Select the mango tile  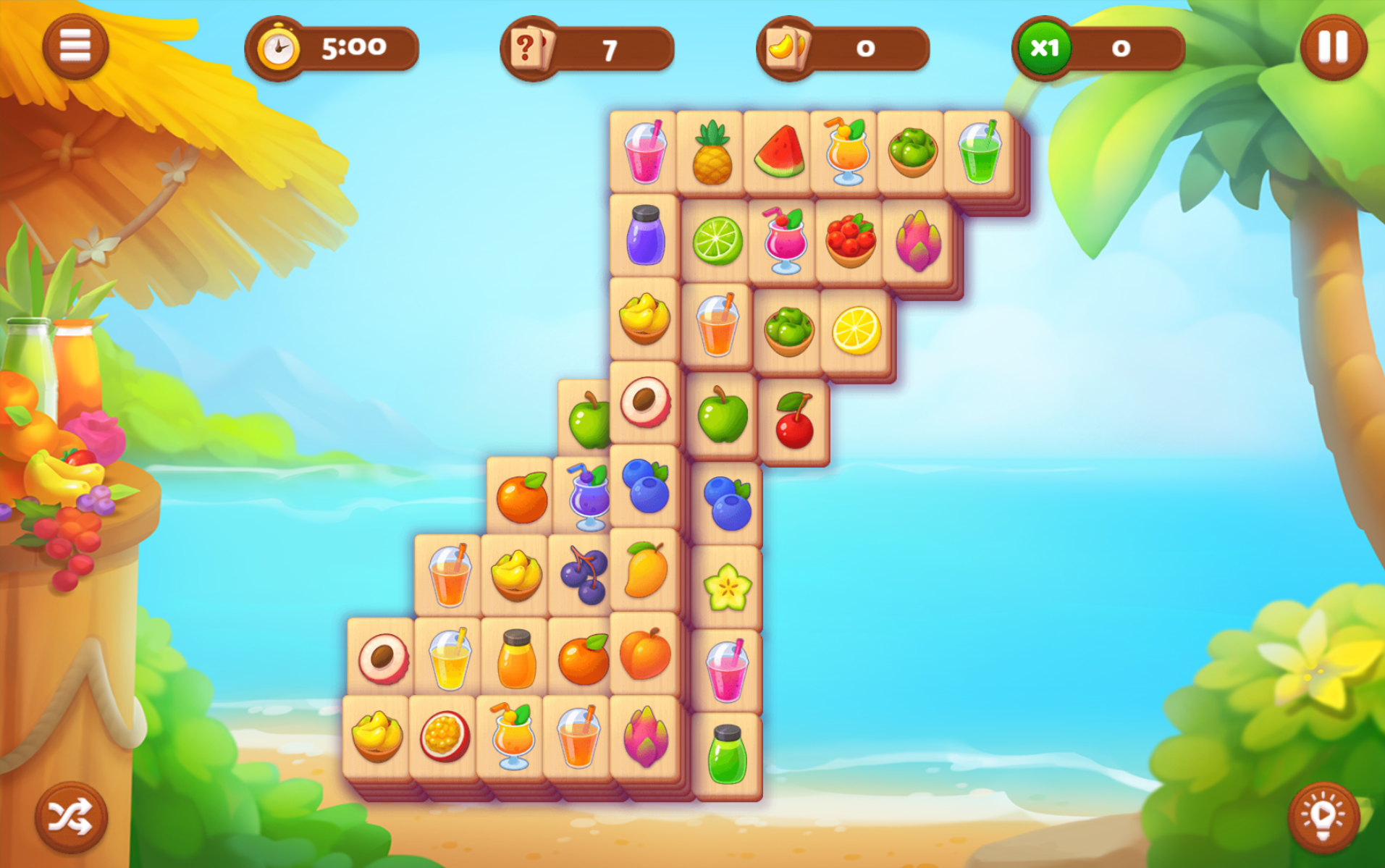(x=645, y=570)
